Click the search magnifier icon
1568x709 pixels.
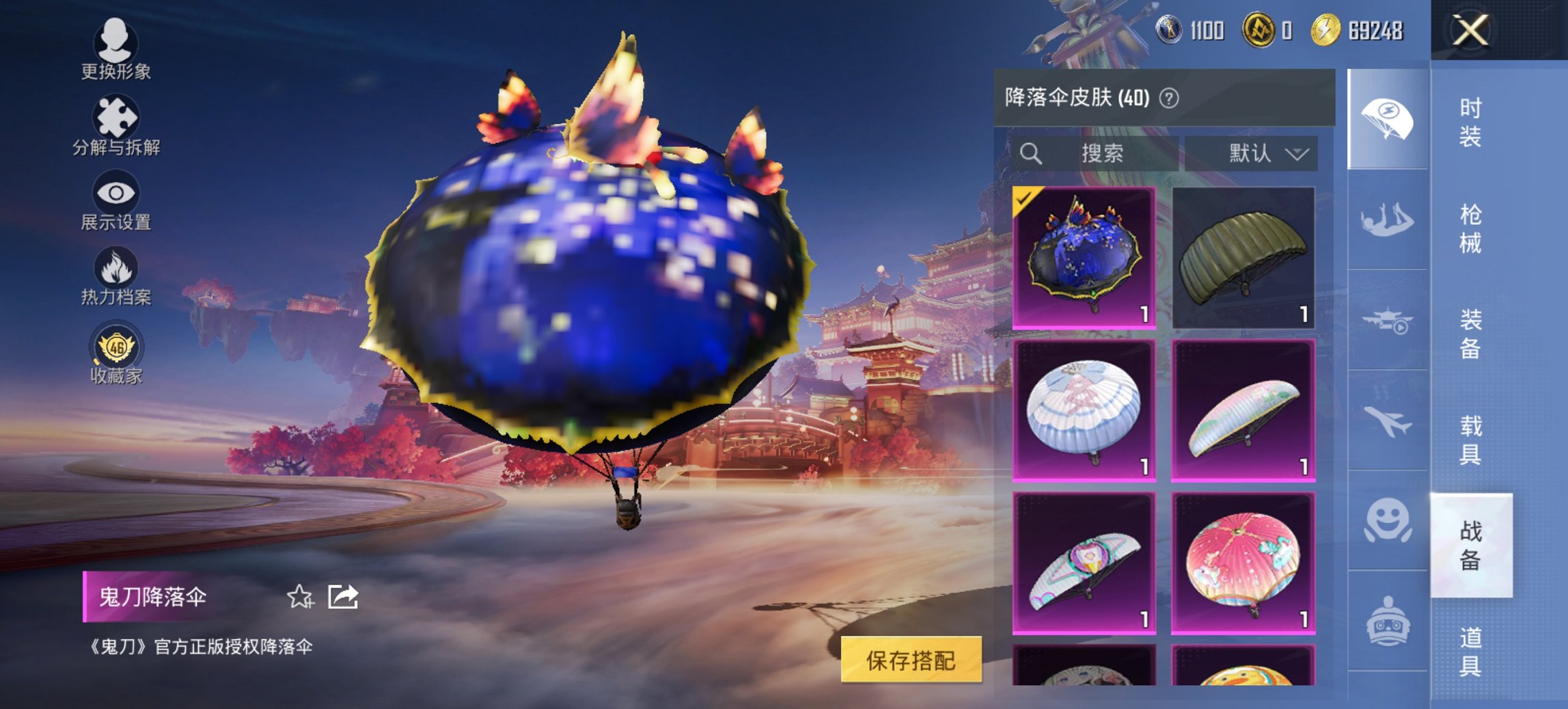pos(1032,153)
